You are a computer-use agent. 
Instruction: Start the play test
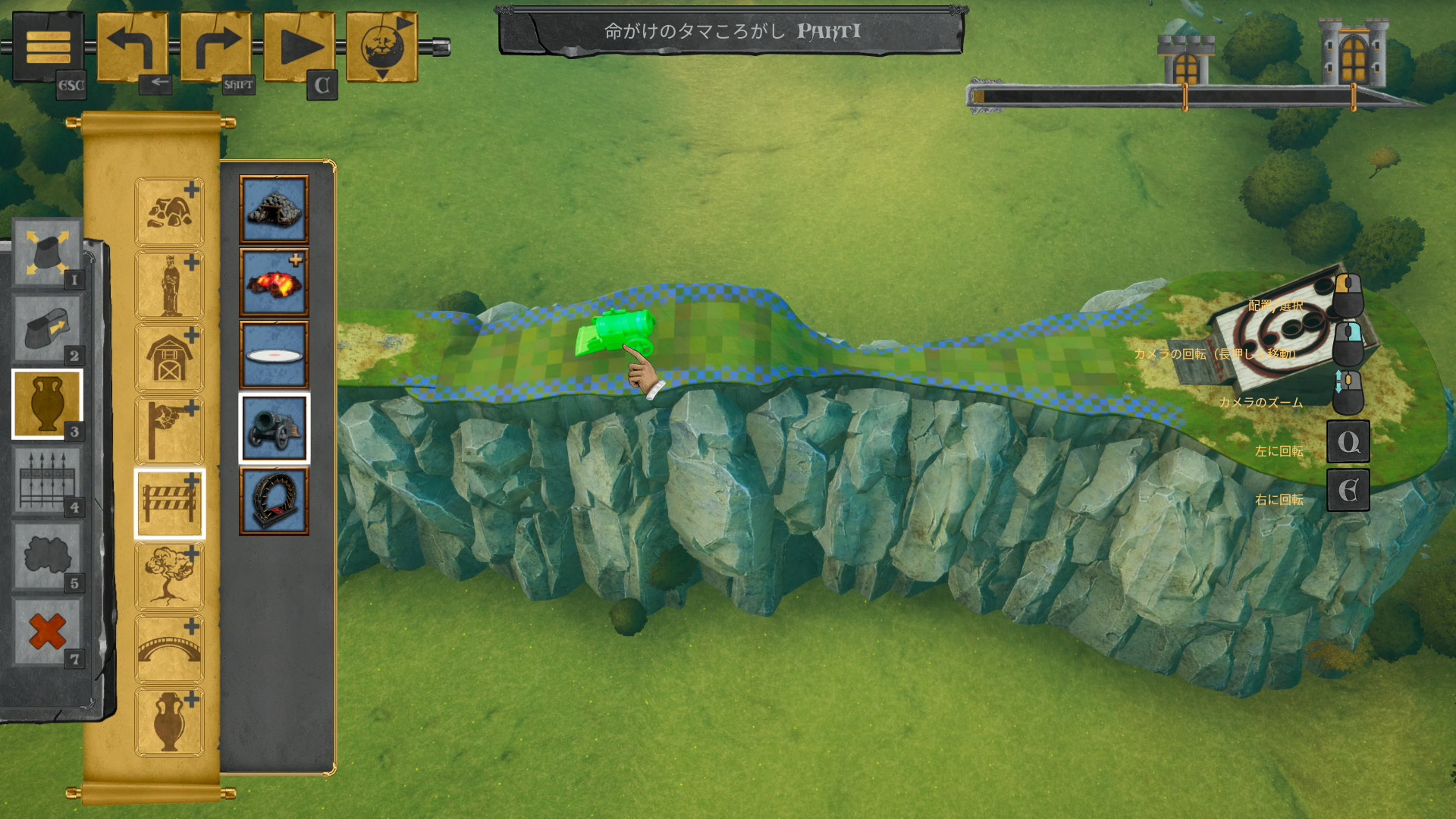pyautogui.click(x=299, y=47)
